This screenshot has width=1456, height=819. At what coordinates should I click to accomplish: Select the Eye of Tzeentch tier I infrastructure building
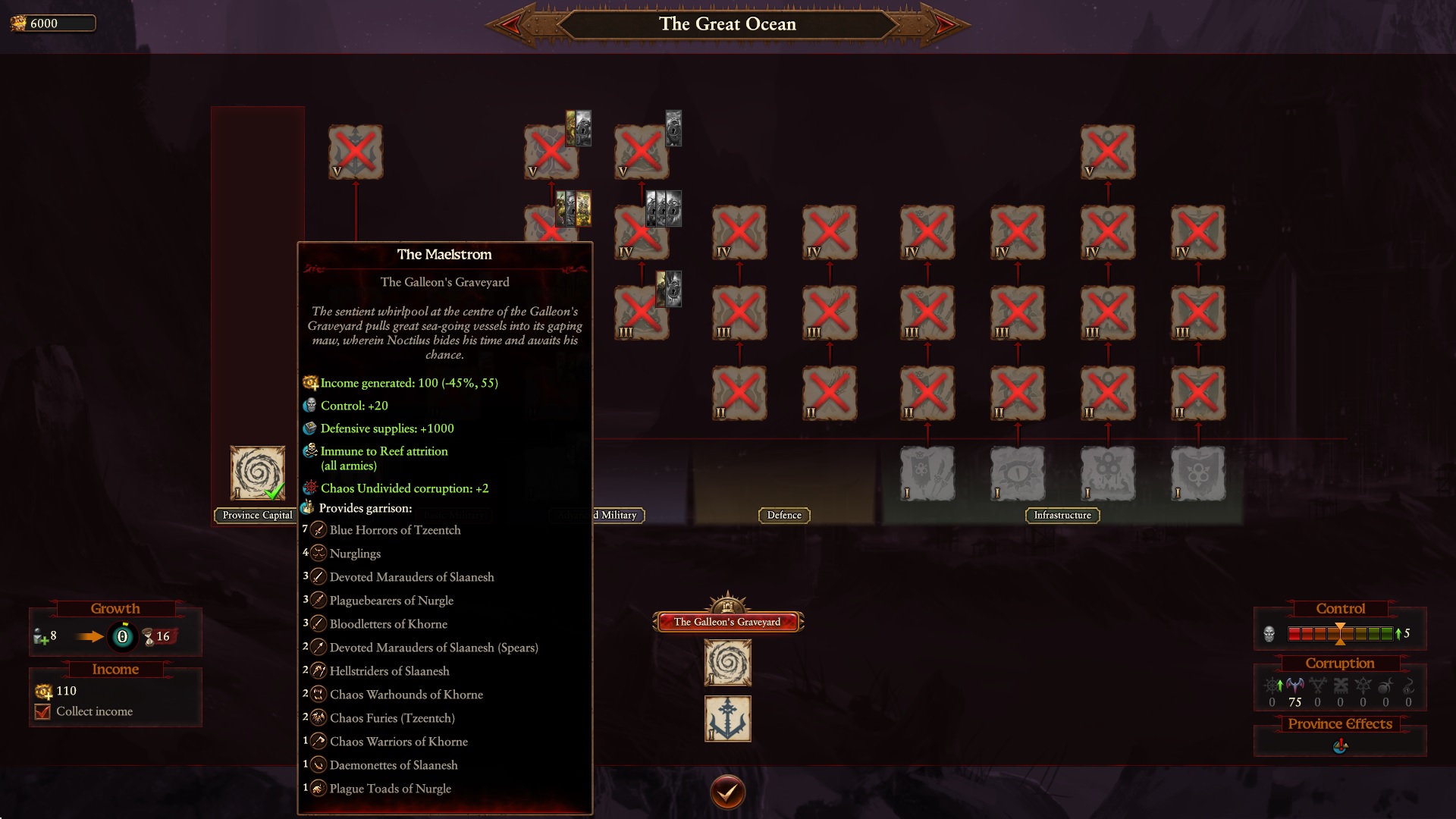1018,474
